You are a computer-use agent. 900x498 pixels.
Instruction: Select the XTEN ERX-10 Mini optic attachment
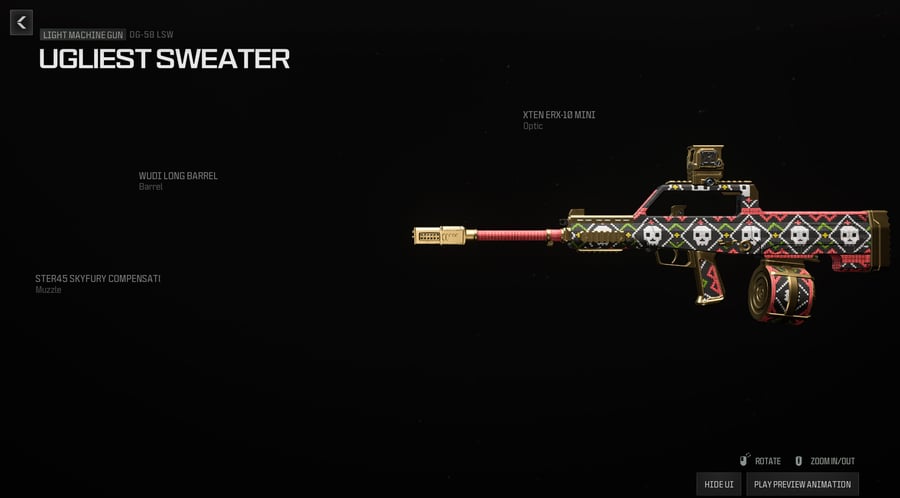559,115
